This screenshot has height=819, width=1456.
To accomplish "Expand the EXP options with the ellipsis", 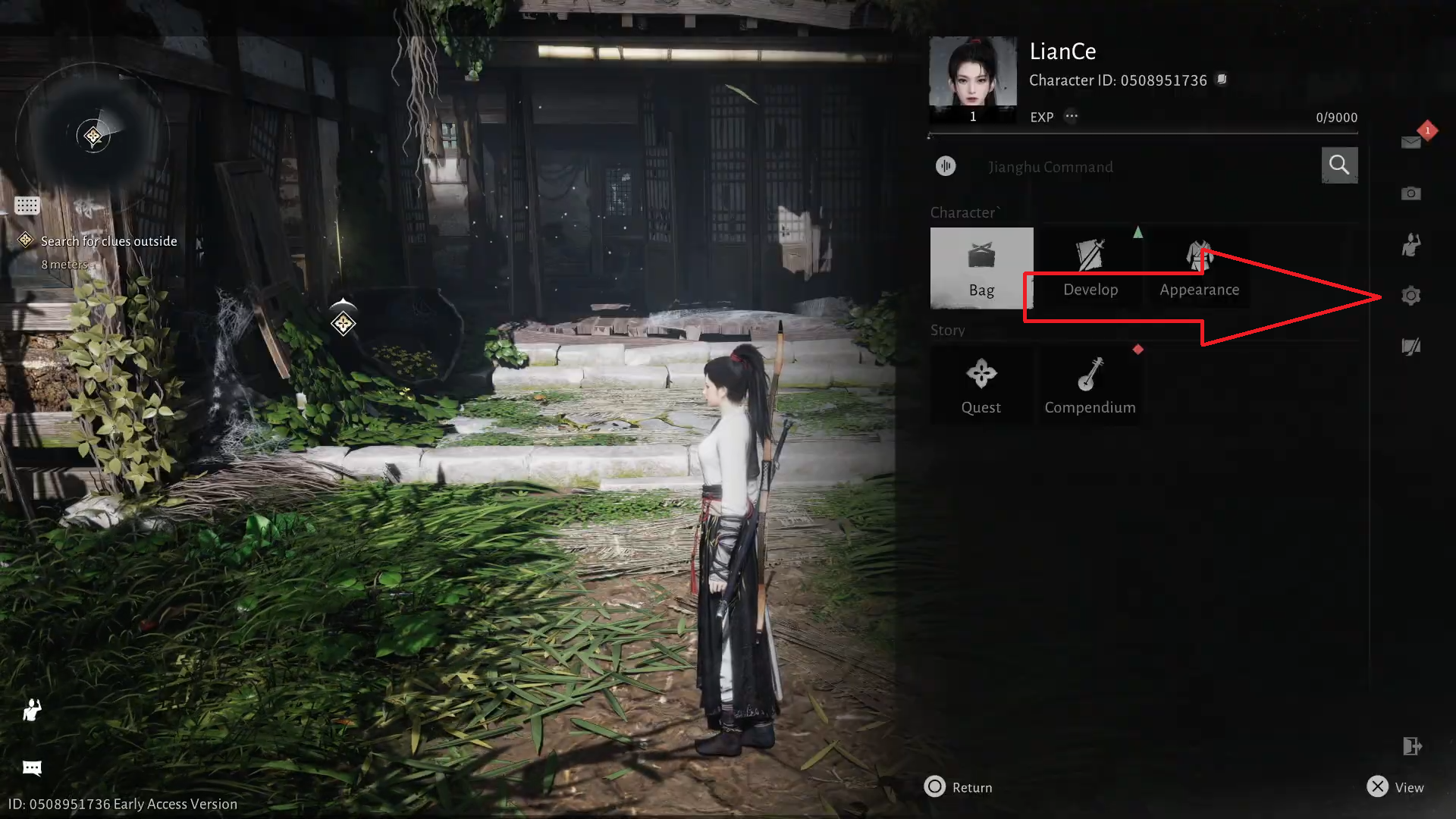I will pyautogui.click(x=1072, y=117).
